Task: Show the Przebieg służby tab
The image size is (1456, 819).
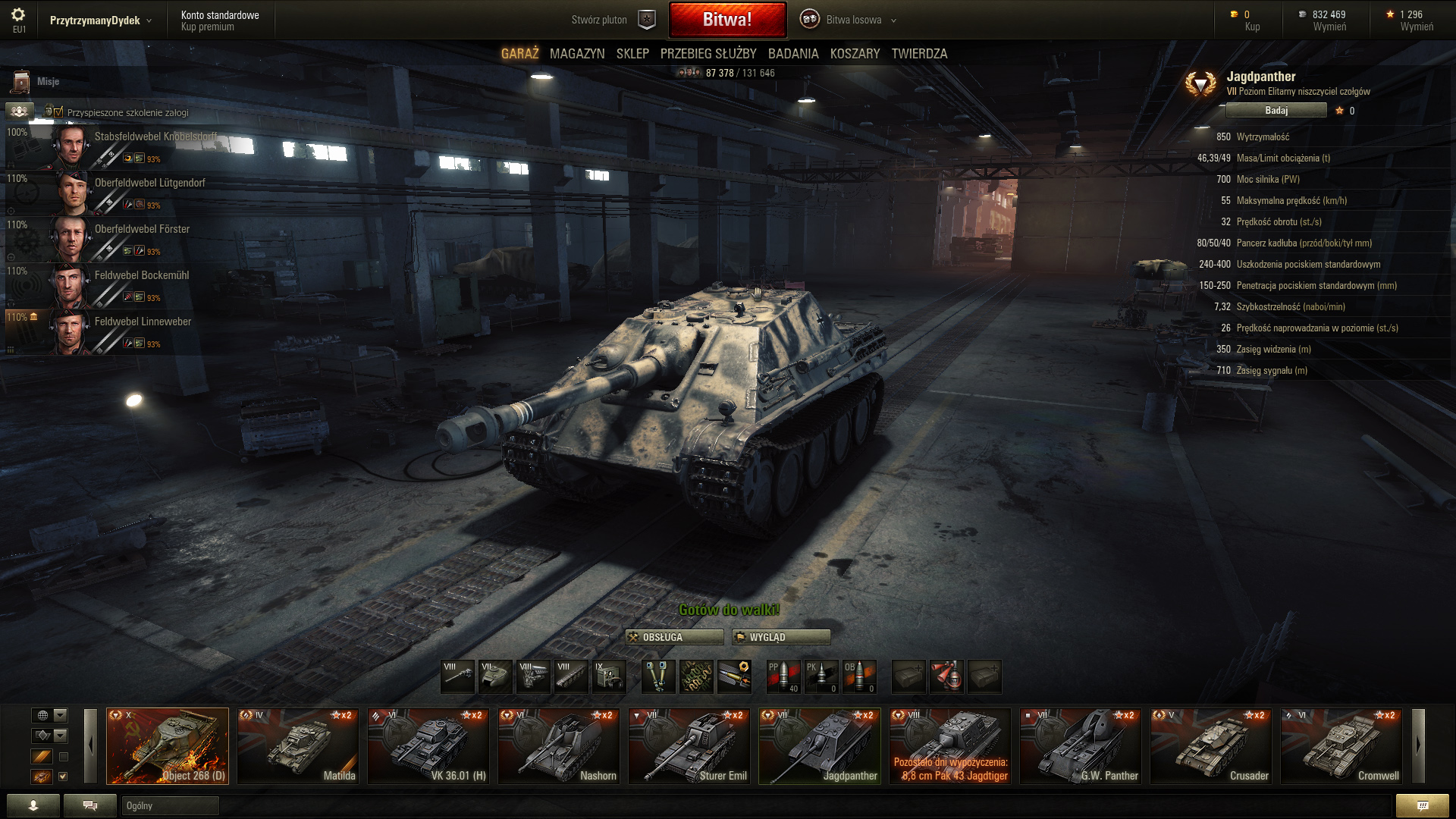Action: (x=708, y=54)
